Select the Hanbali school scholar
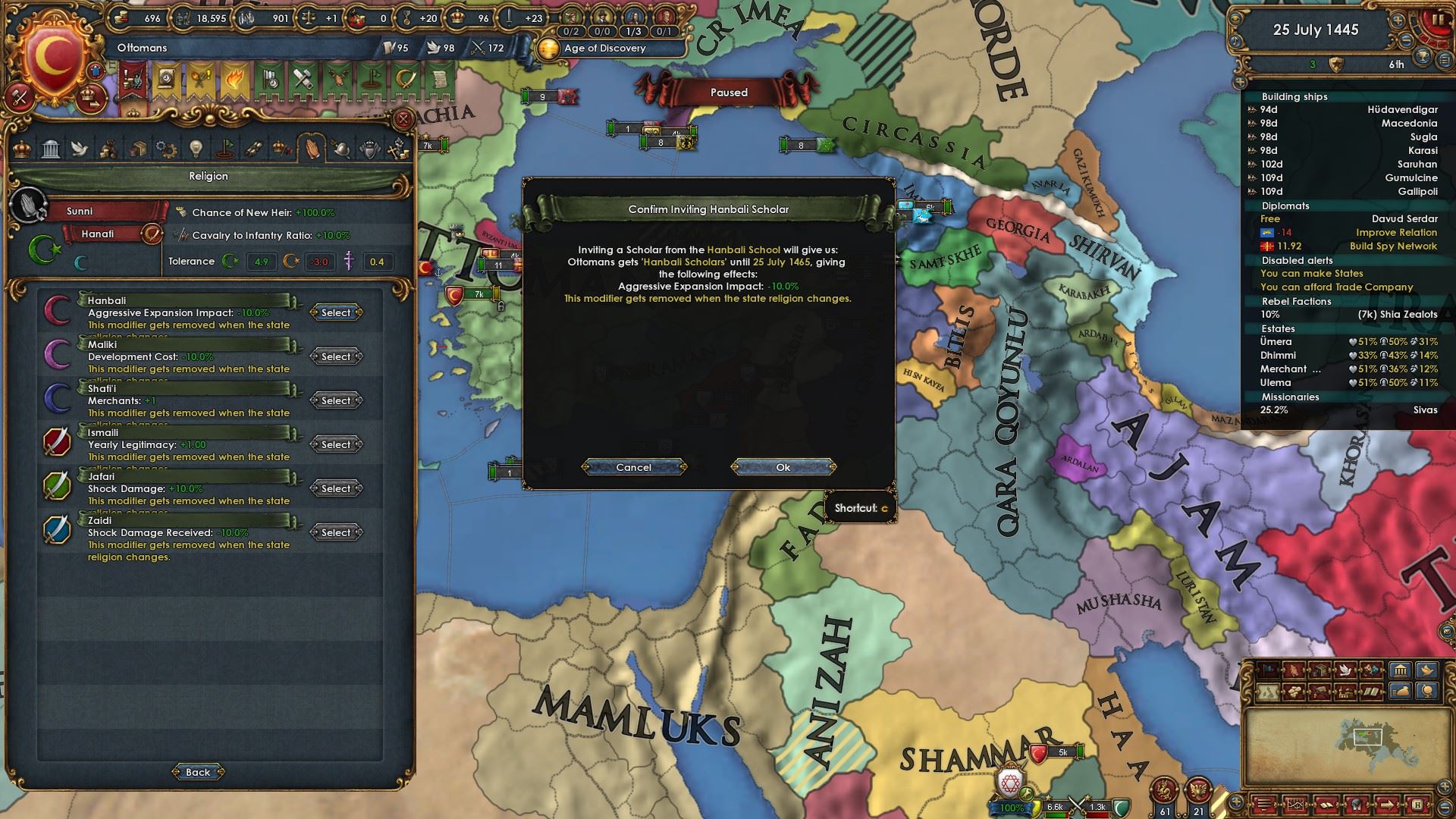 point(336,312)
